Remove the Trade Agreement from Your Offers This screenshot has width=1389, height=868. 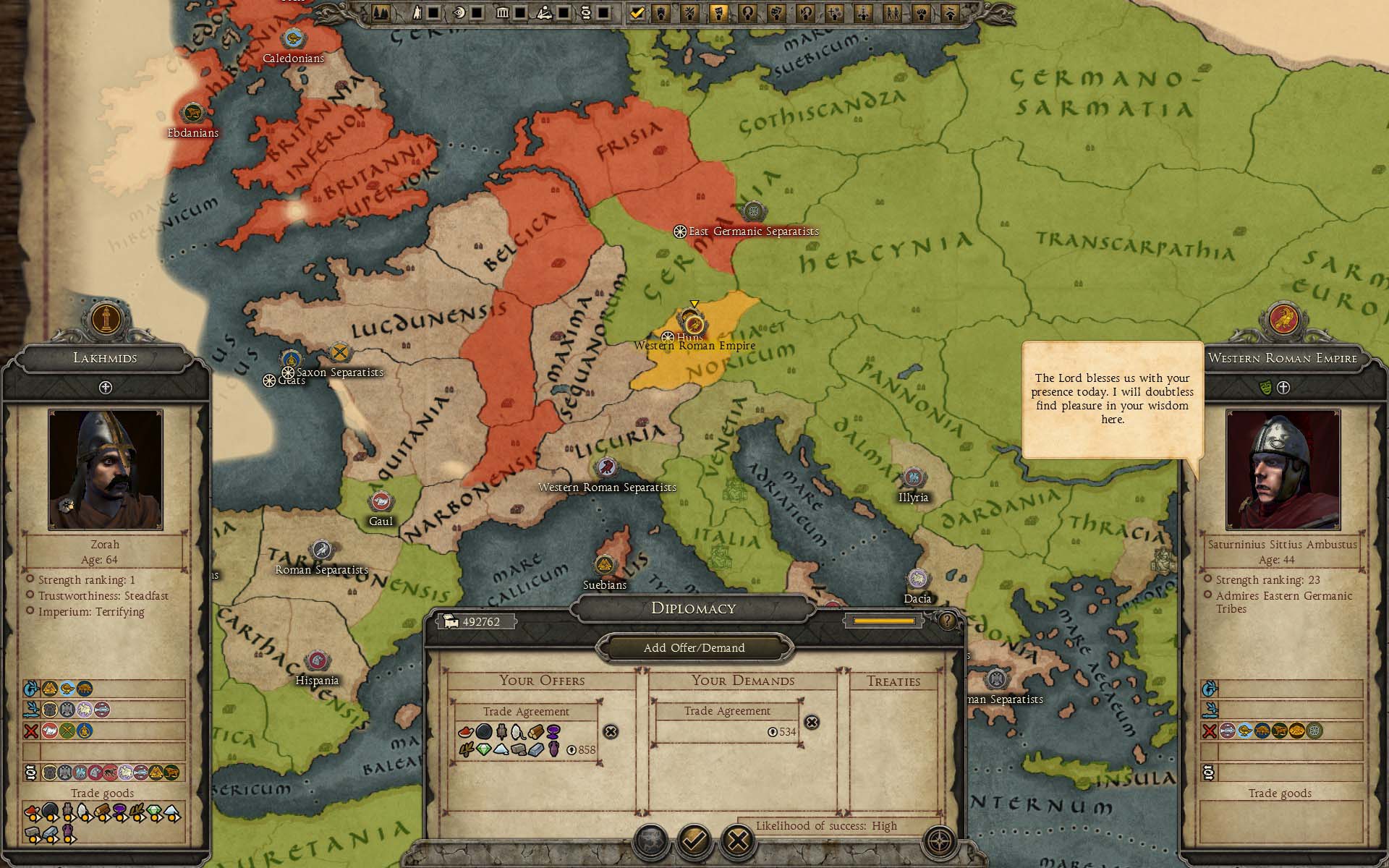611,731
